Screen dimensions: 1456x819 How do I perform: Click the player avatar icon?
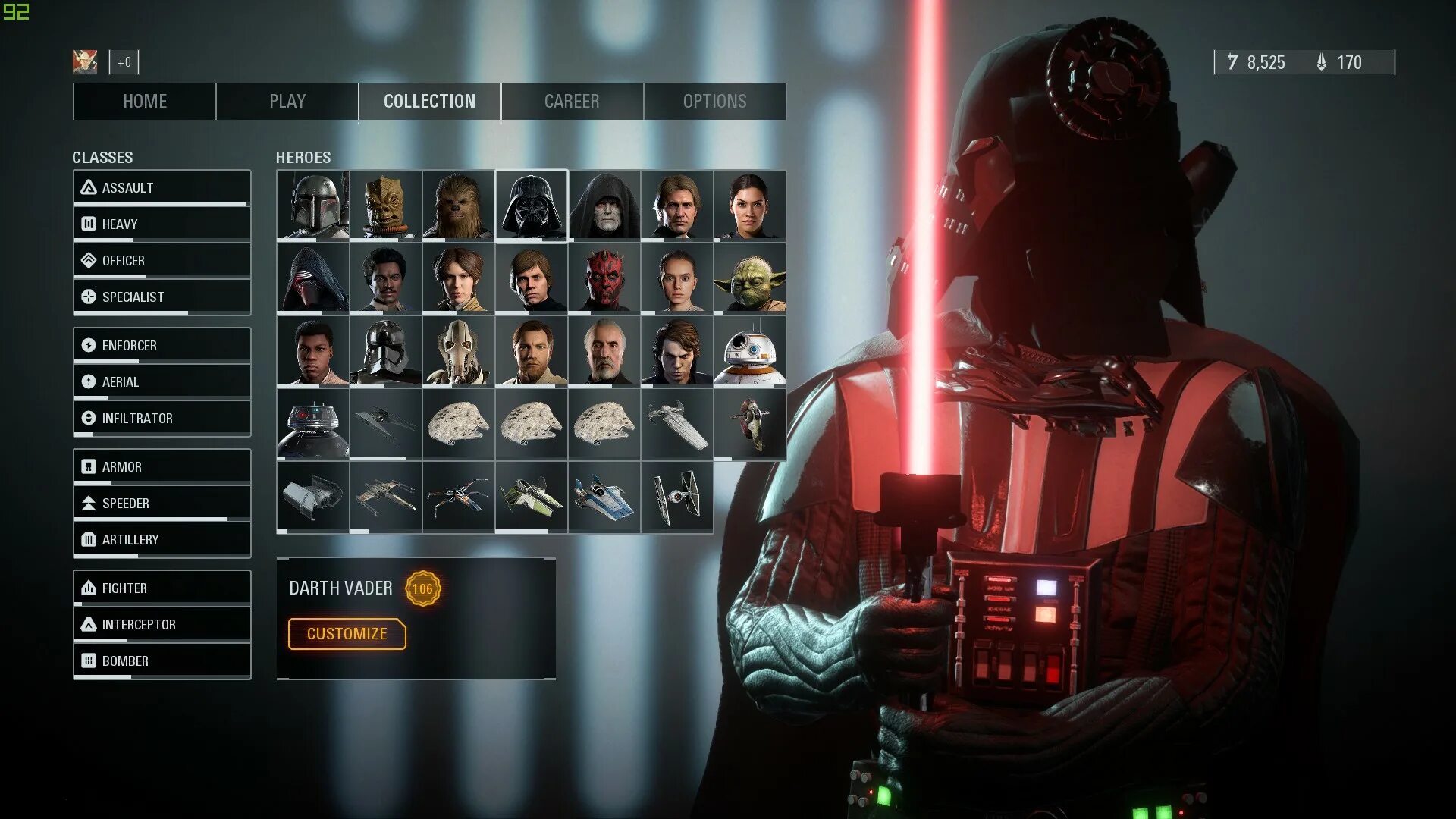tap(85, 62)
